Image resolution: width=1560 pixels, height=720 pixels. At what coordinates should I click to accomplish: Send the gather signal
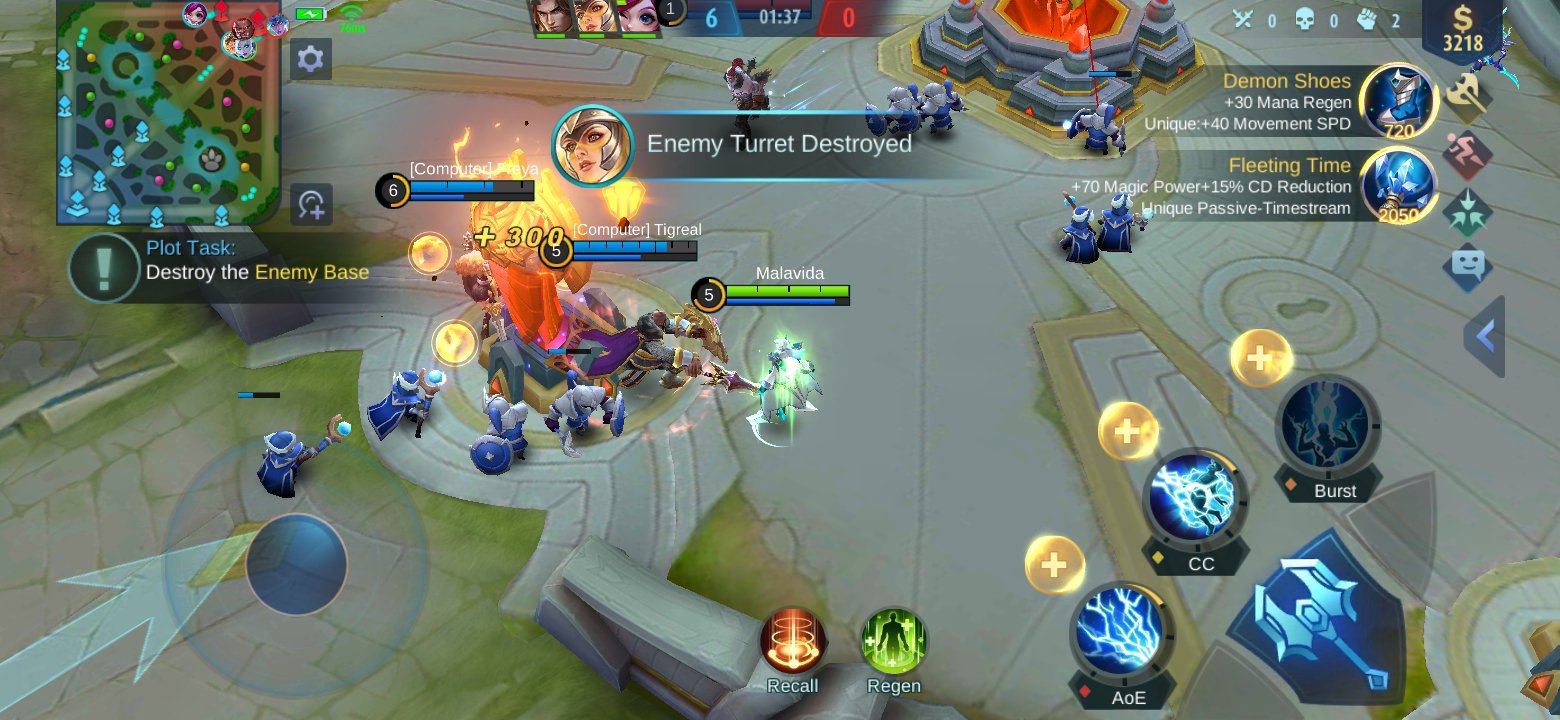1467,211
